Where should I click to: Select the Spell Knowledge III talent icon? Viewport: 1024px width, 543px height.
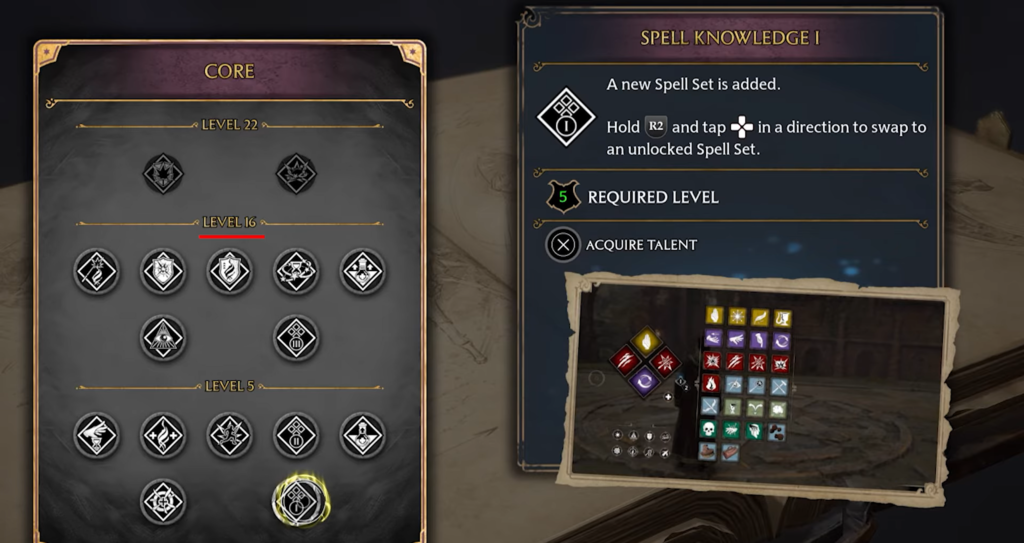(296, 338)
